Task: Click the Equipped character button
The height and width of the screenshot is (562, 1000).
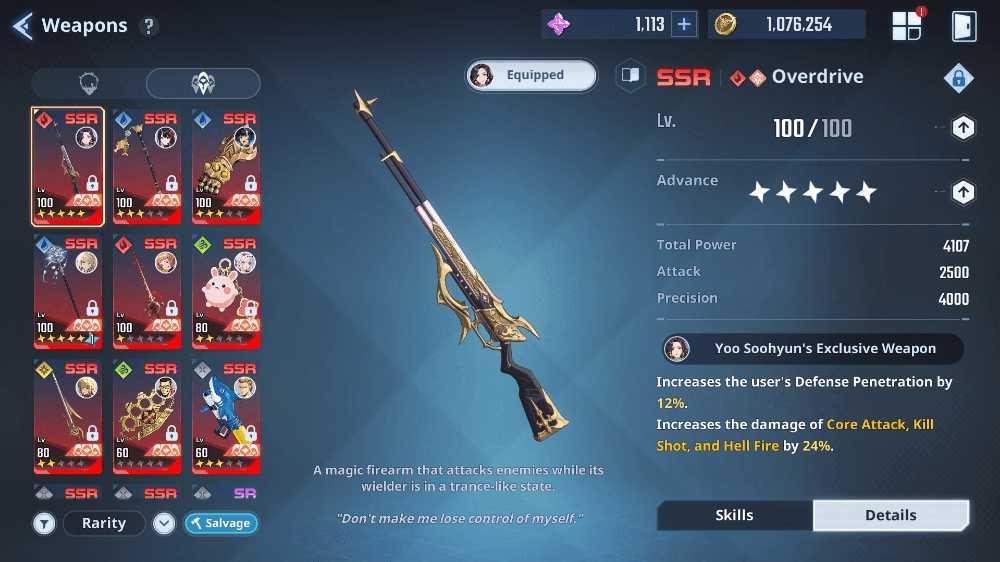Action: pos(531,75)
